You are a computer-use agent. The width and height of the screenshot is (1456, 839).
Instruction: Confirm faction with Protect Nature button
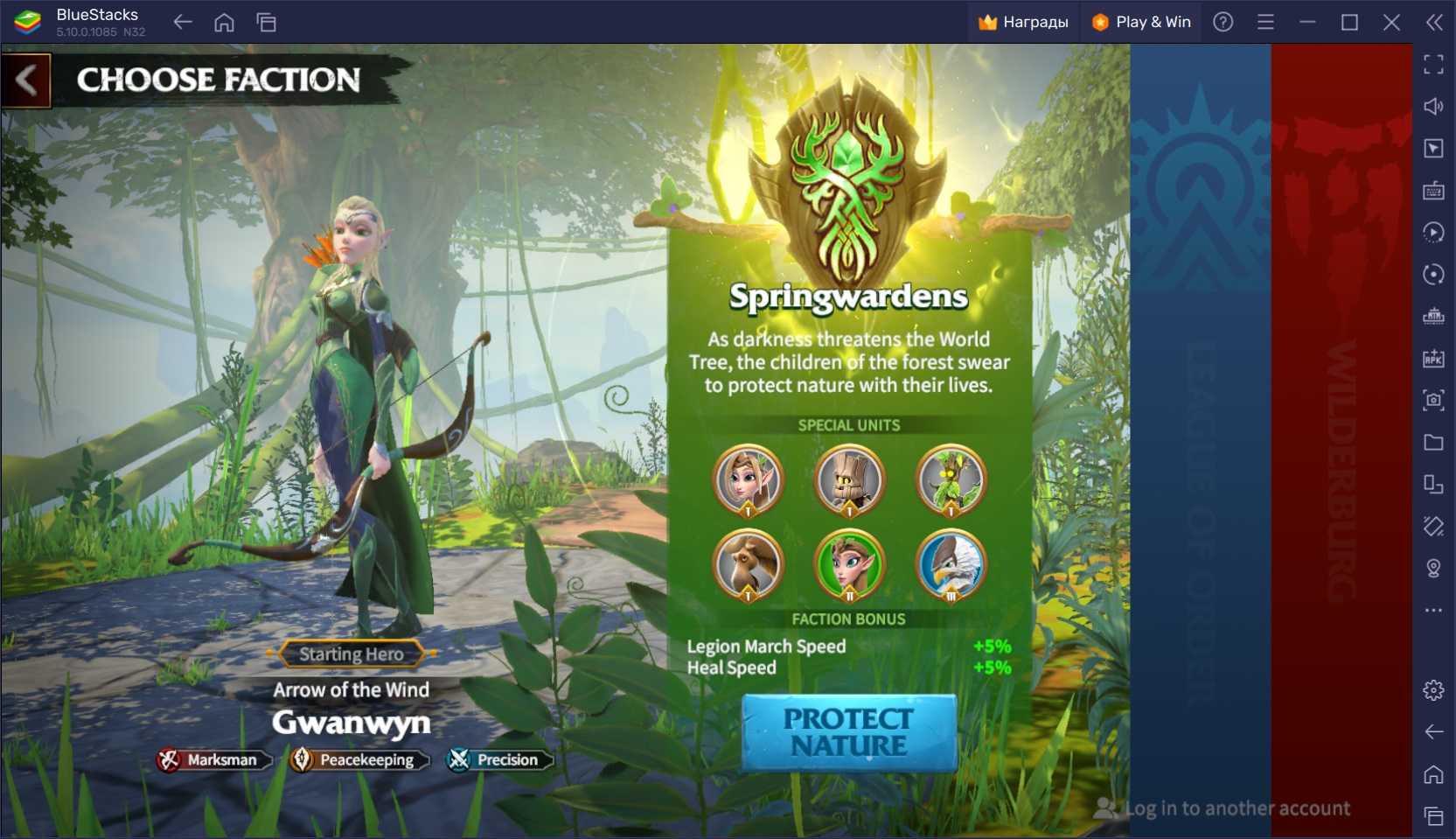tap(848, 732)
